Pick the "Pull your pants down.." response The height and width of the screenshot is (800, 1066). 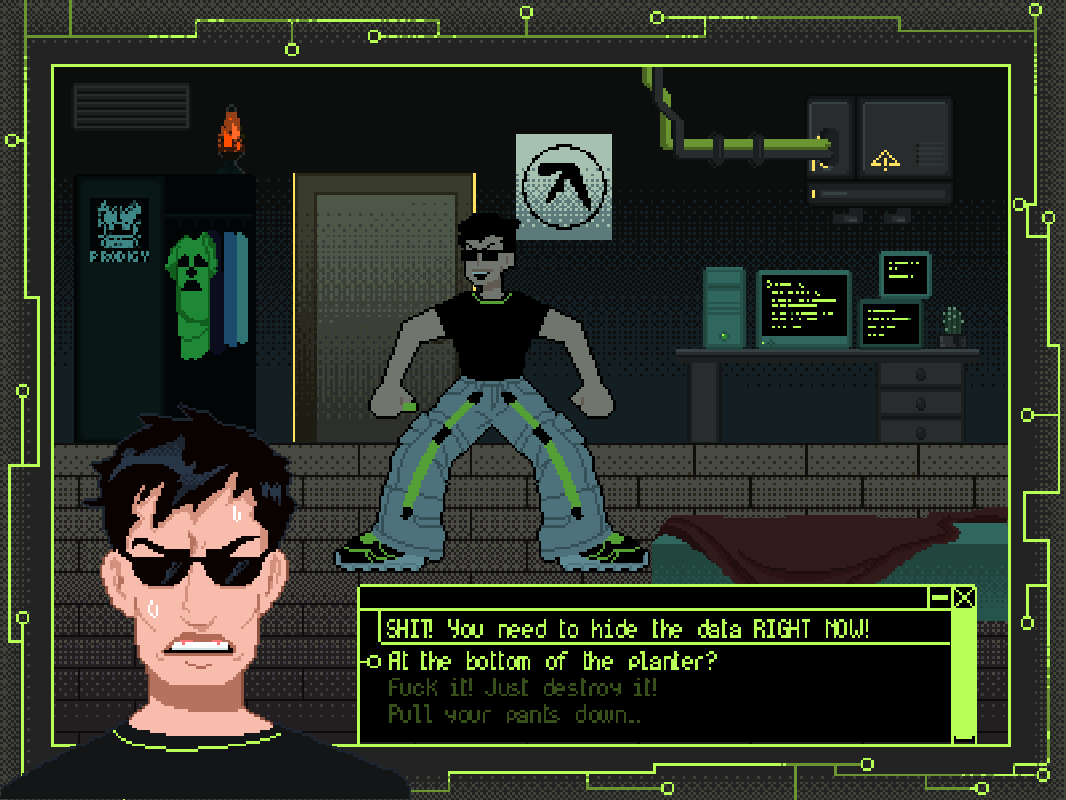(514, 715)
